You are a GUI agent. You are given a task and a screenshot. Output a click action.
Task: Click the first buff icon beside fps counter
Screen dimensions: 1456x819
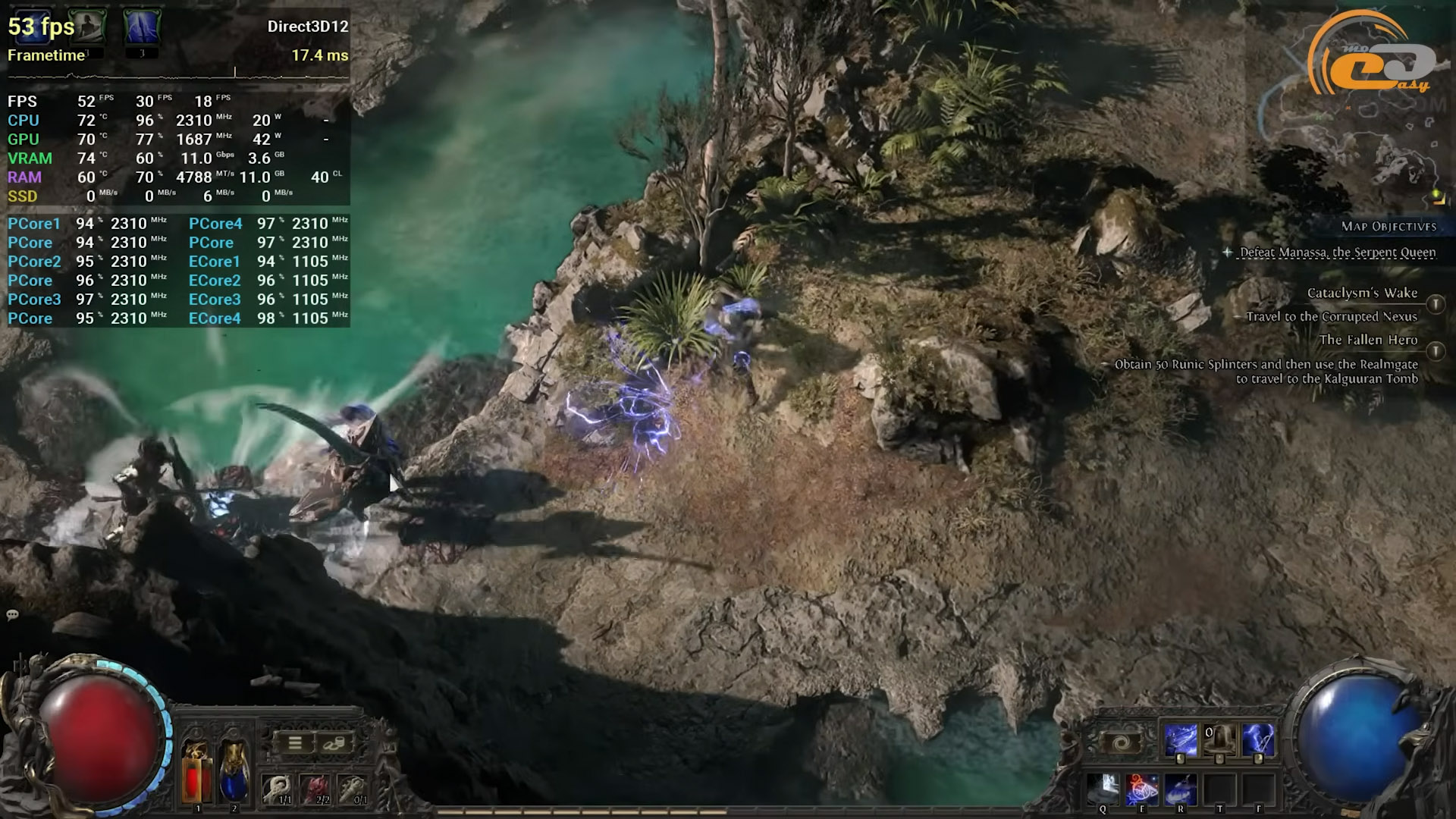tap(86, 27)
